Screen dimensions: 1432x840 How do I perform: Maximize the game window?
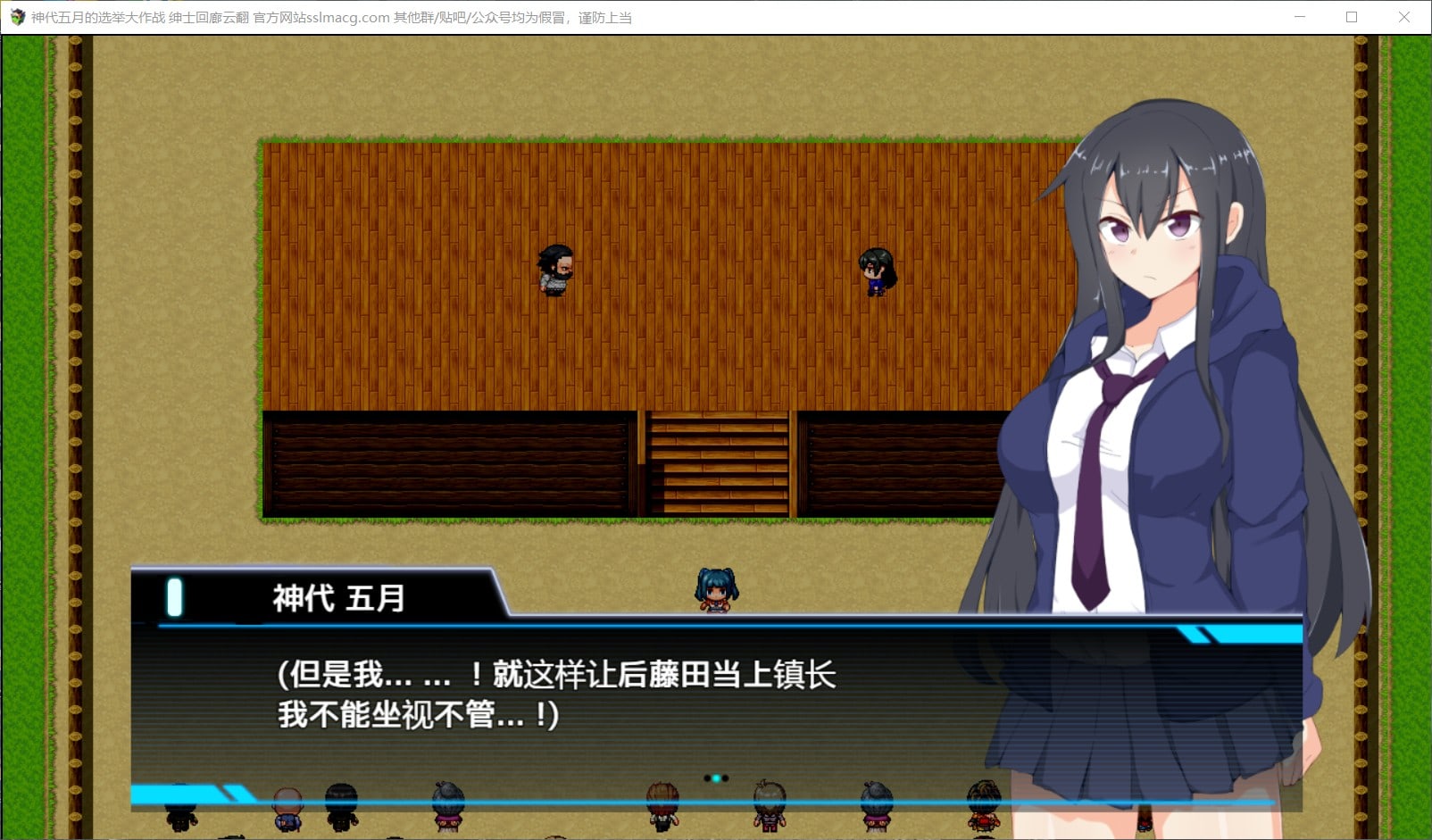pyautogui.click(x=1352, y=17)
